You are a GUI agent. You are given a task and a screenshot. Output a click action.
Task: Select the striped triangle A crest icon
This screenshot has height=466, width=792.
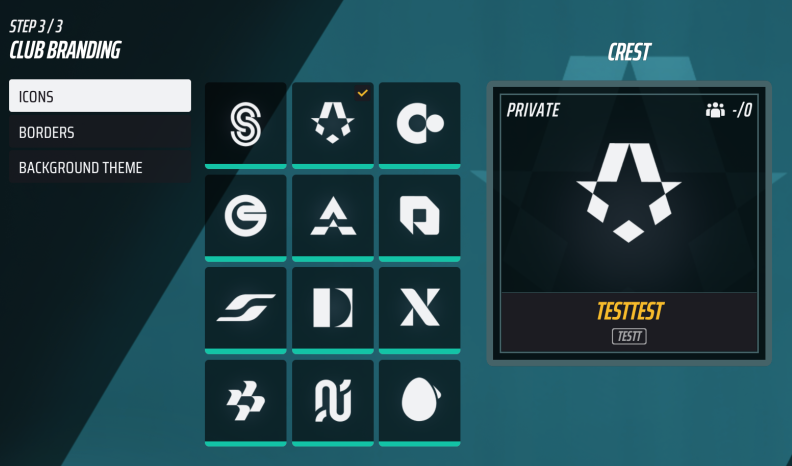(333, 216)
